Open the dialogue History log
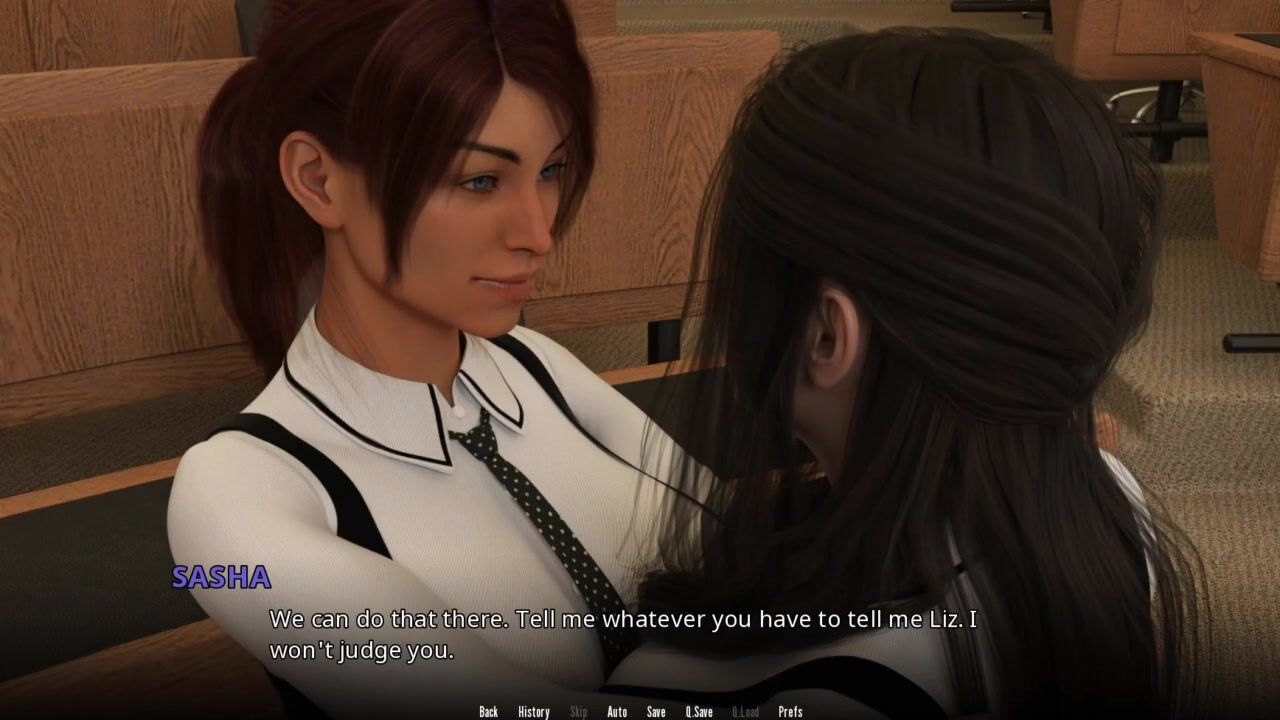 coord(533,712)
